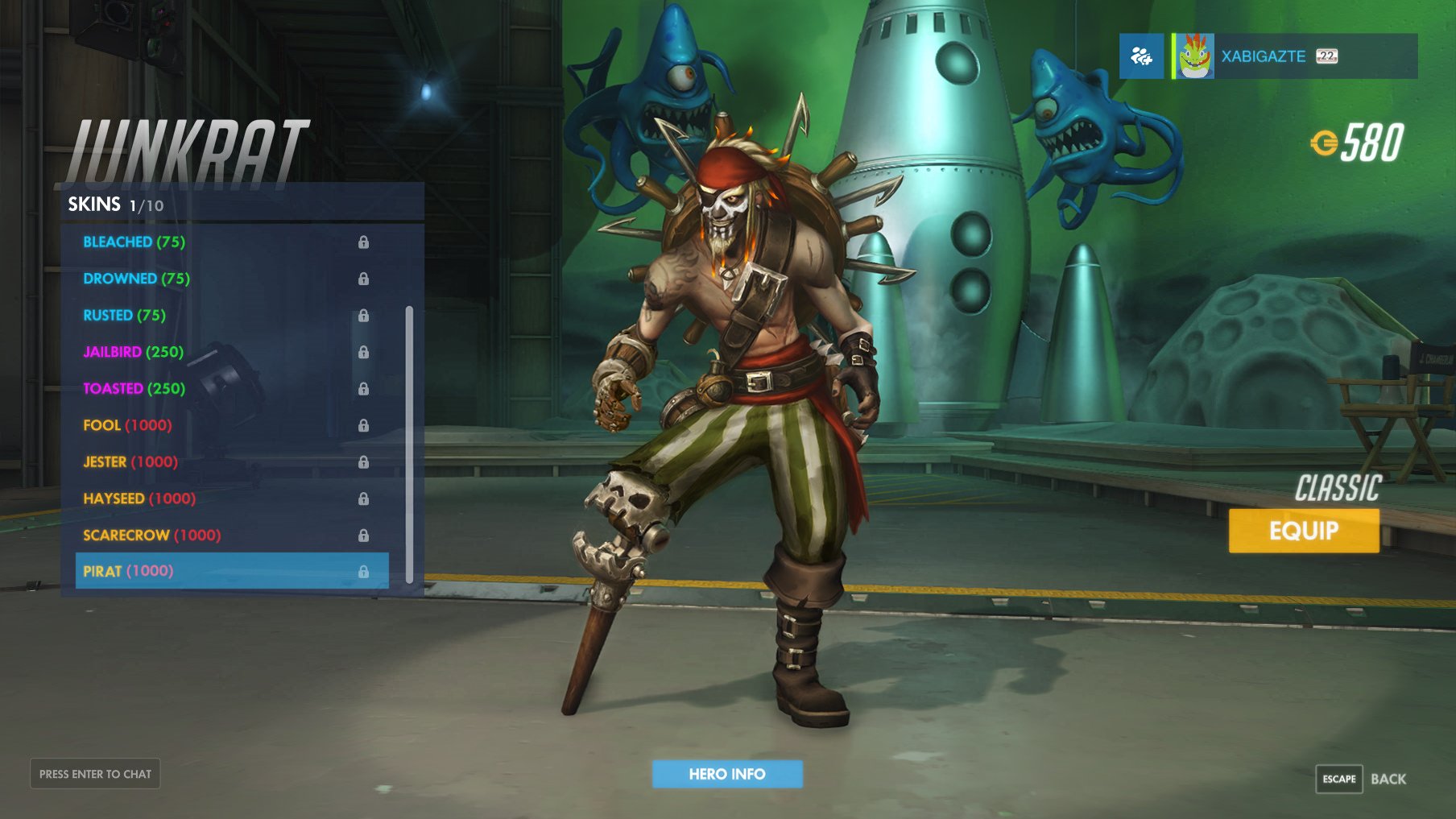
Task: Open HERO INFO at bottom of screen
Action: (727, 773)
